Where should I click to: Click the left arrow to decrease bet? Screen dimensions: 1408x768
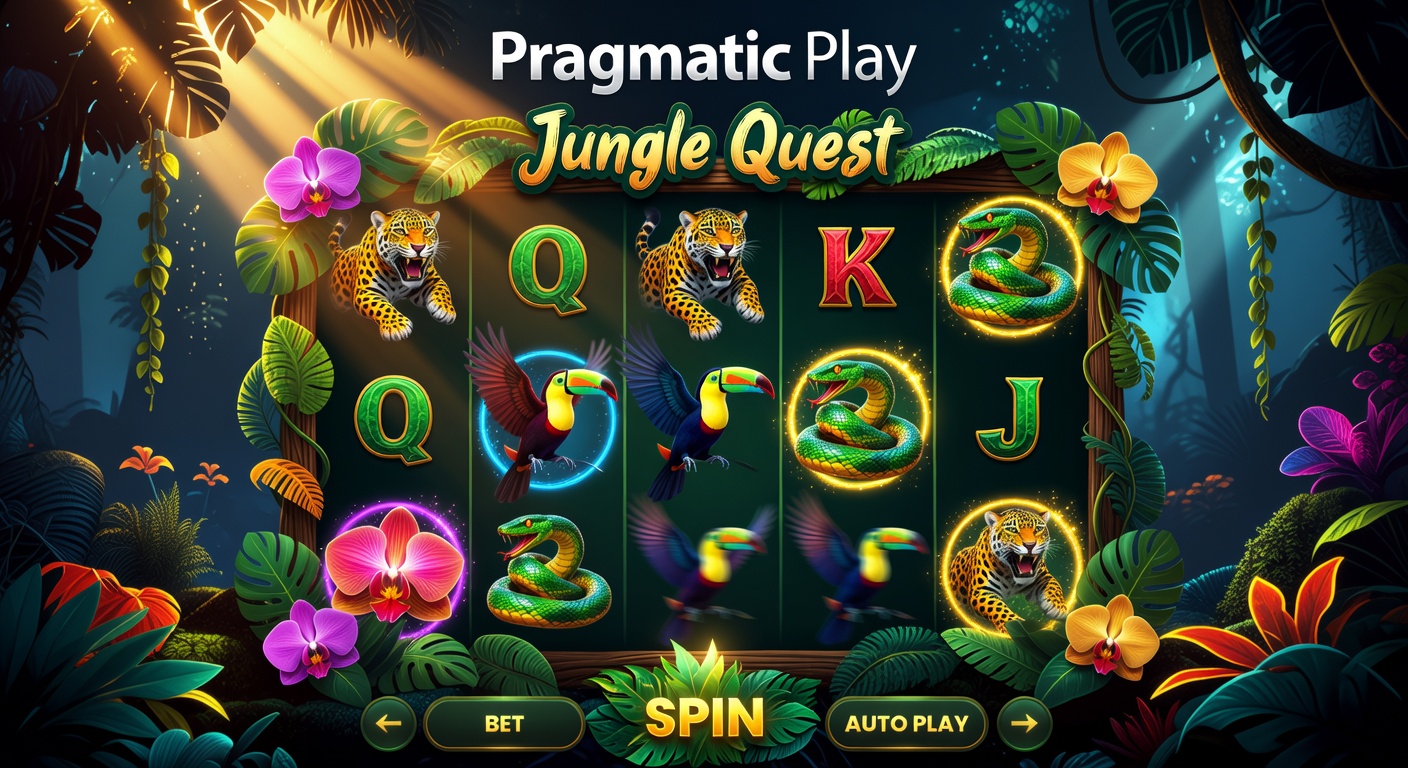click(x=390, y=722)
